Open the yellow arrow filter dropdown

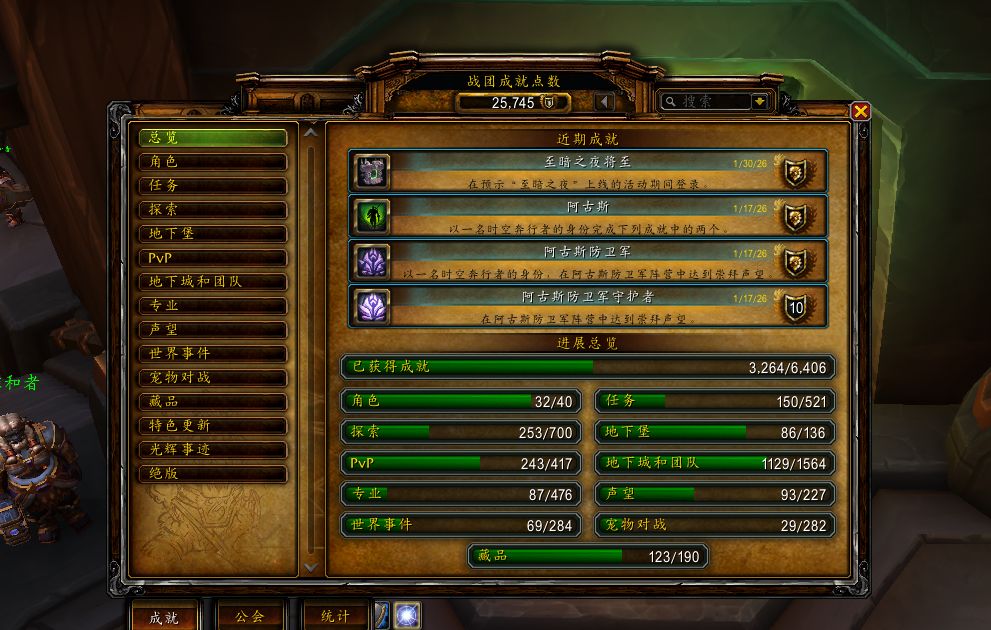760,101
